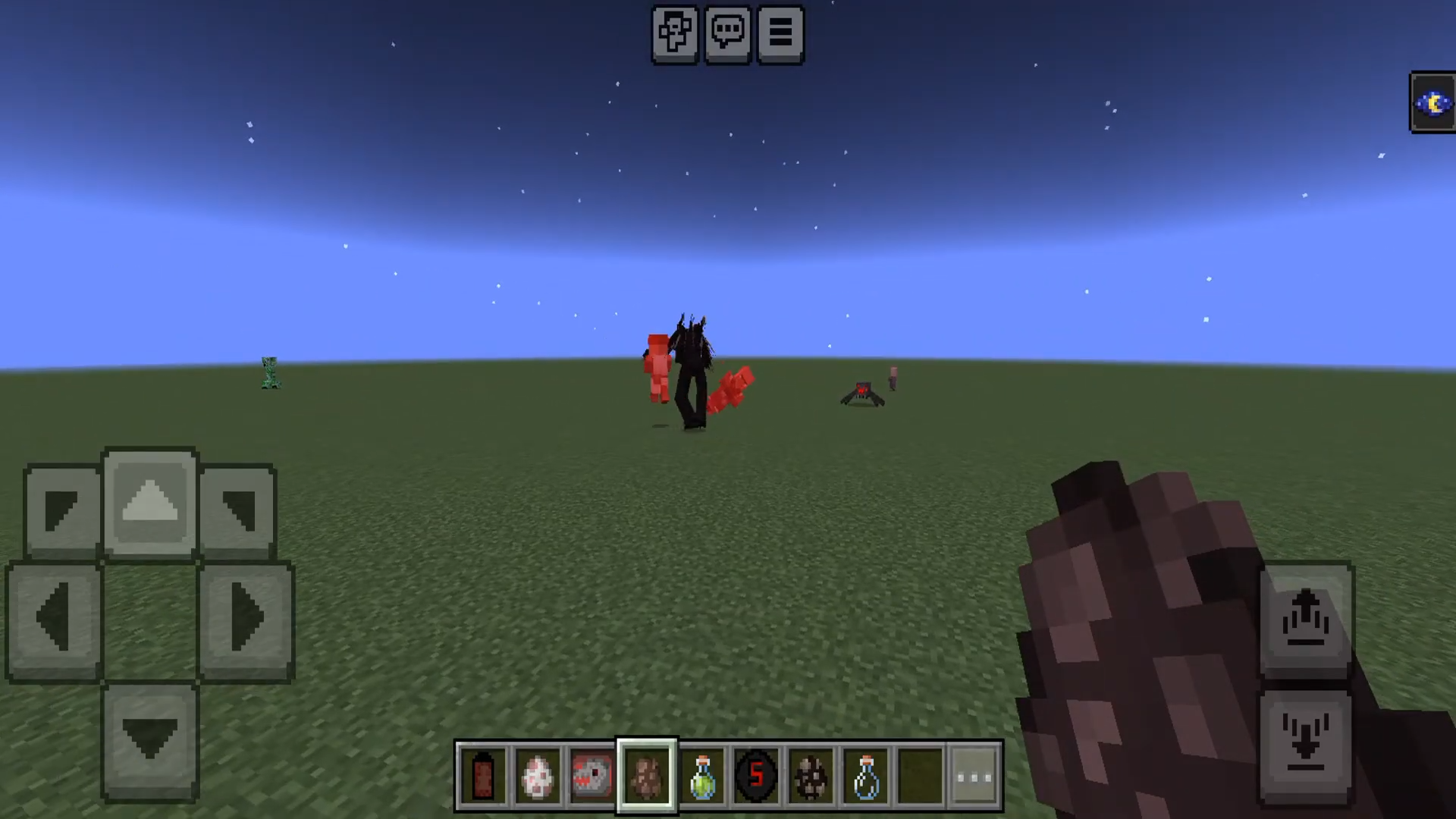Screen dimensions: 1456x819
Task: Open the chat speech bubble button
Action: tap(728, 34)
